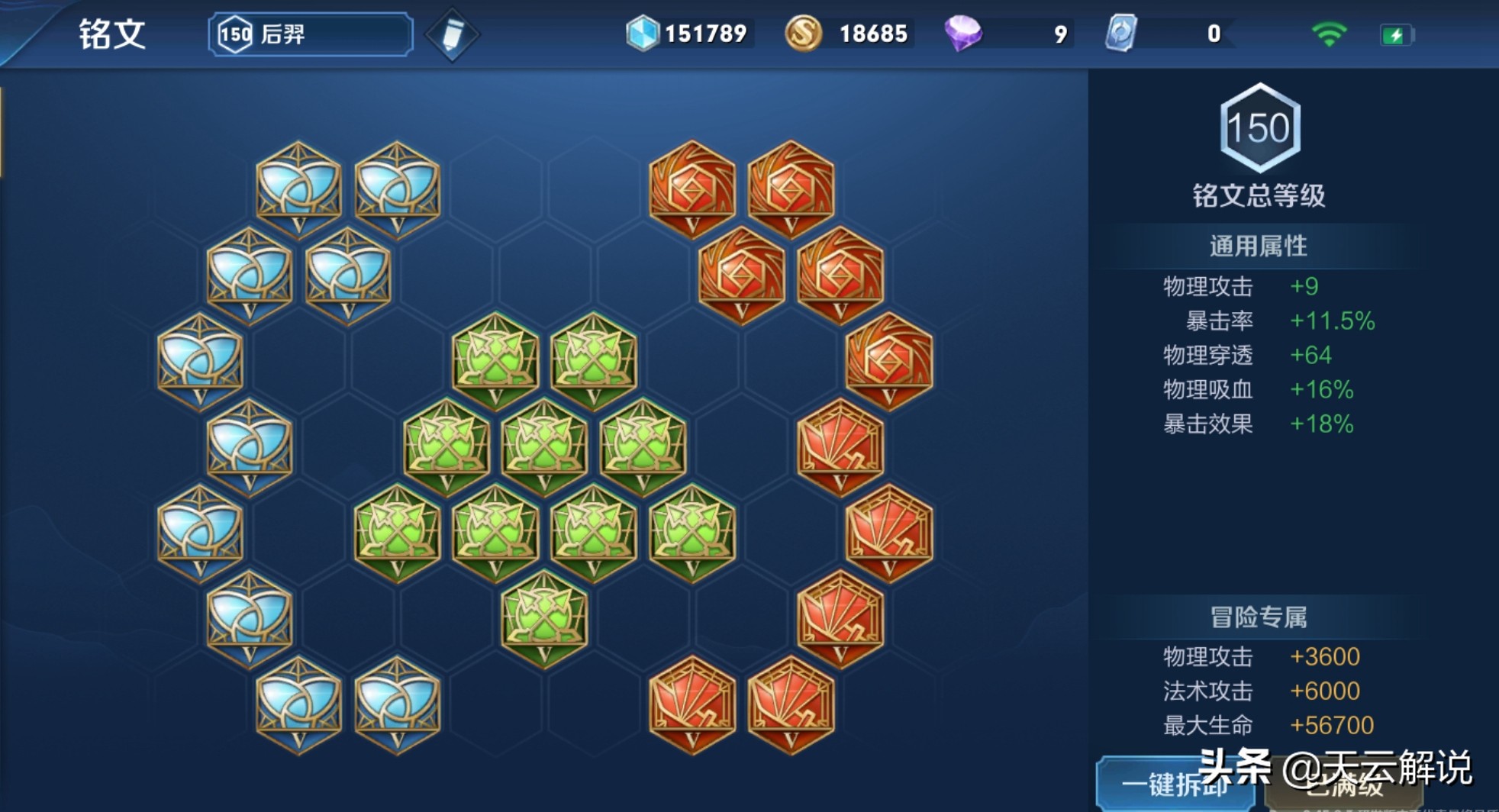Select the purple diamond currency icon
This screenshot has height=812, width=1499.
click(963, 34)
